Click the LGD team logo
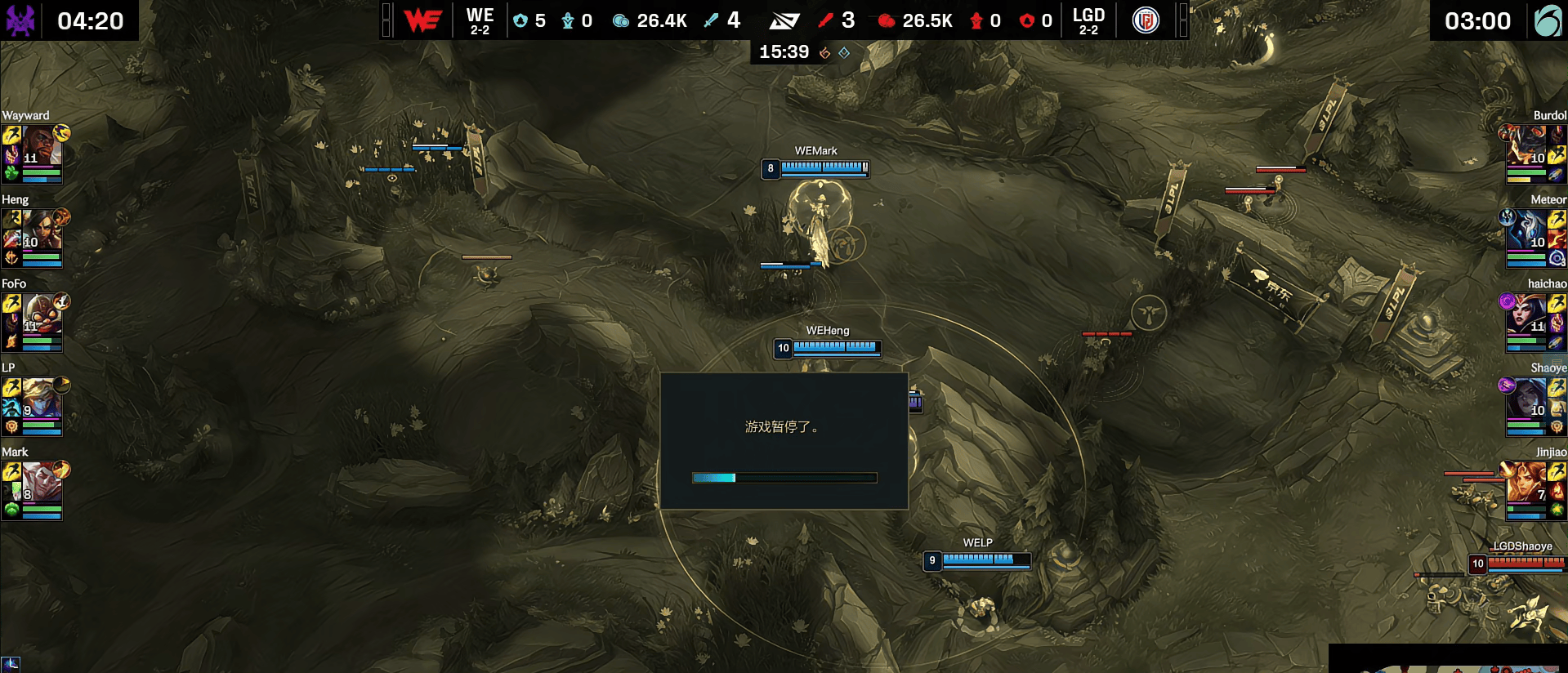This screenshot has height=673, width=1568. point(1146,20)
